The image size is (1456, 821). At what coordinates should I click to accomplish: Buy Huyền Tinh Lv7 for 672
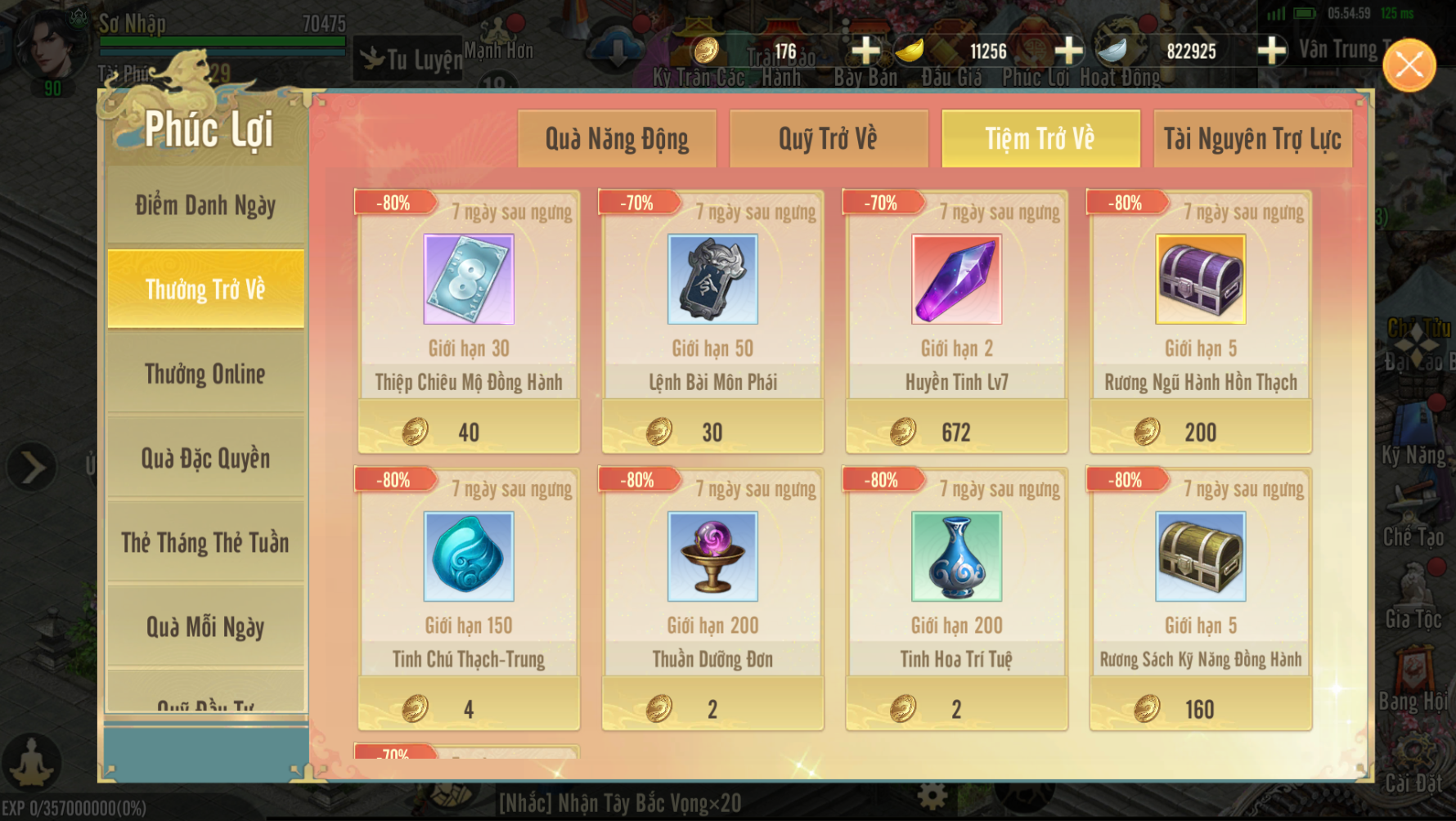tap(956, 432)
